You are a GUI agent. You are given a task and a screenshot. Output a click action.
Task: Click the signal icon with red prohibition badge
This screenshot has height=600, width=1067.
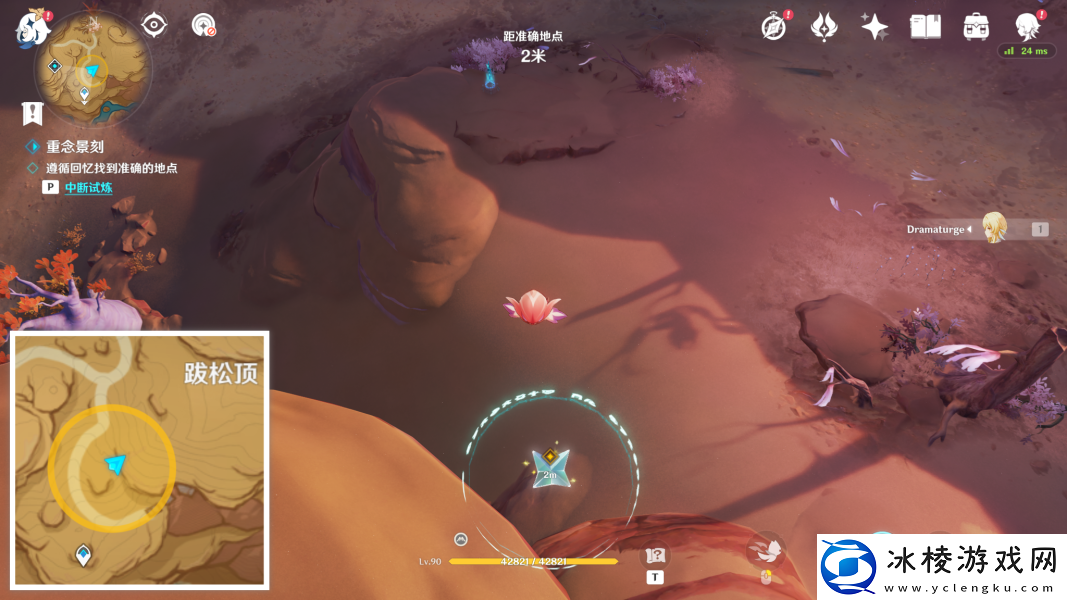pos(203,25)
